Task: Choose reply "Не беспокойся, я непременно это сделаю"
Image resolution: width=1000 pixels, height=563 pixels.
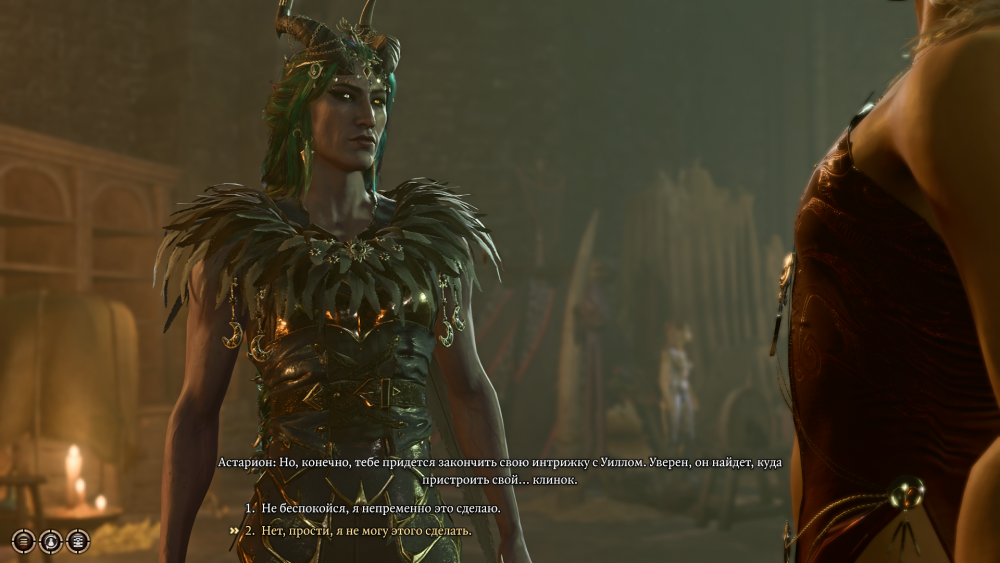Action: (x=381, y=509)
